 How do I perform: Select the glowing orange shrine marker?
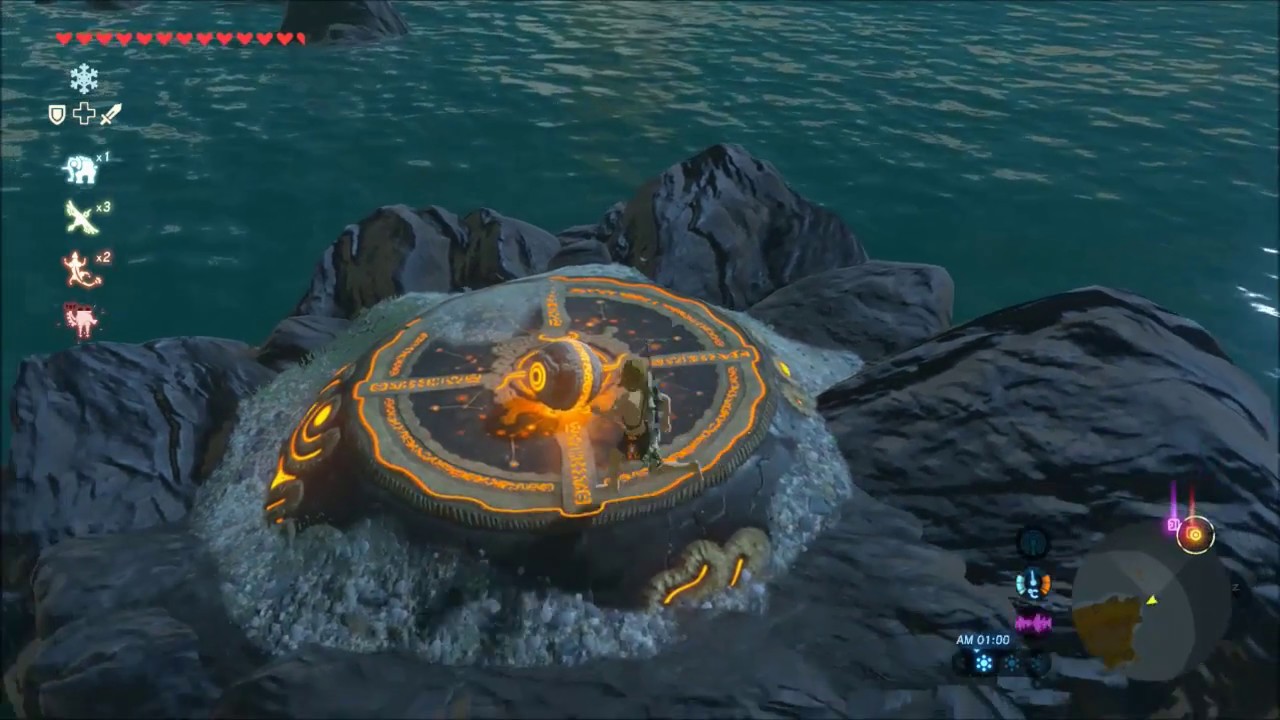click(1194, 535)
